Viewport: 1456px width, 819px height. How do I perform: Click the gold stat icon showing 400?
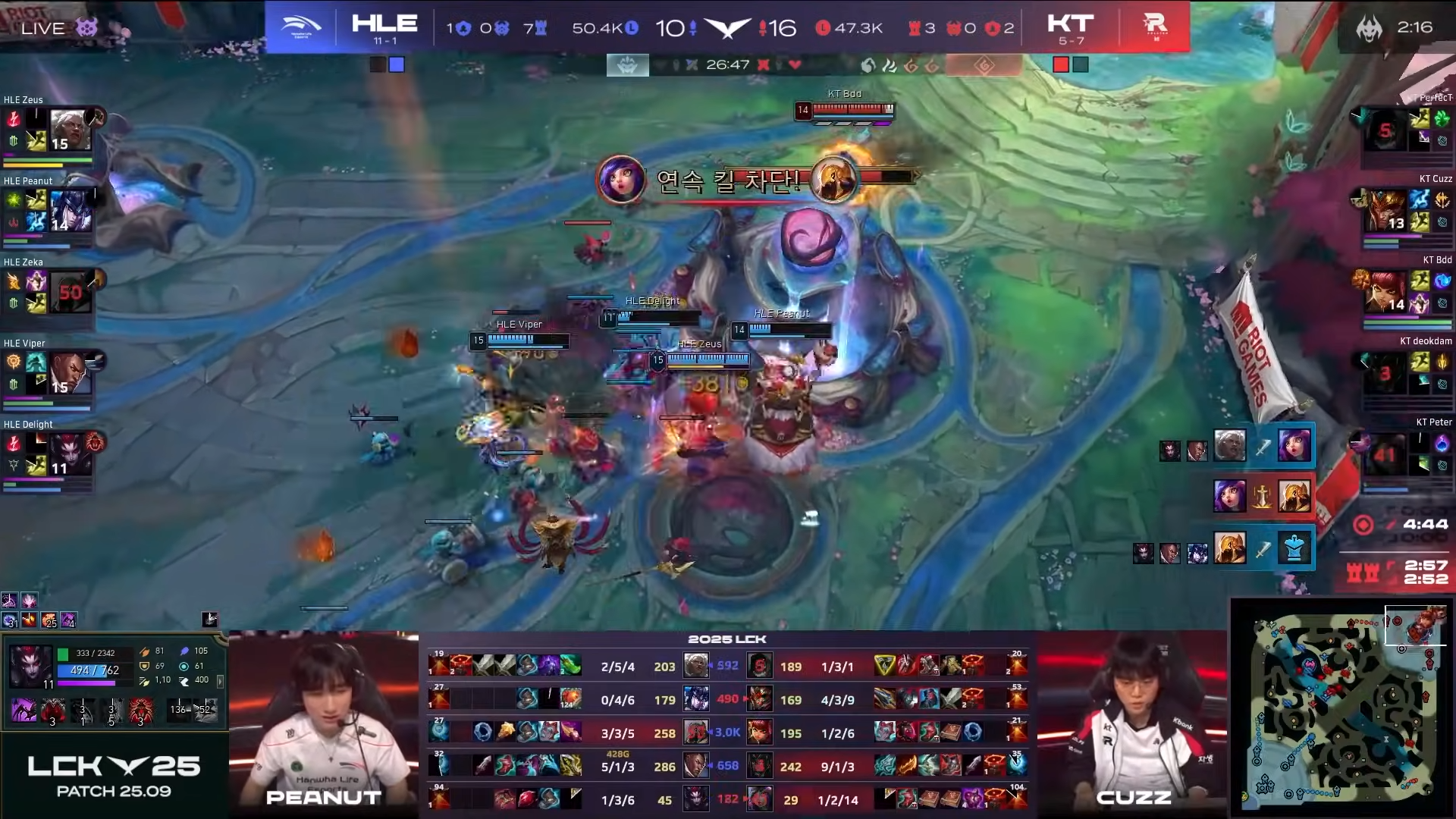[x=183, y=680]
